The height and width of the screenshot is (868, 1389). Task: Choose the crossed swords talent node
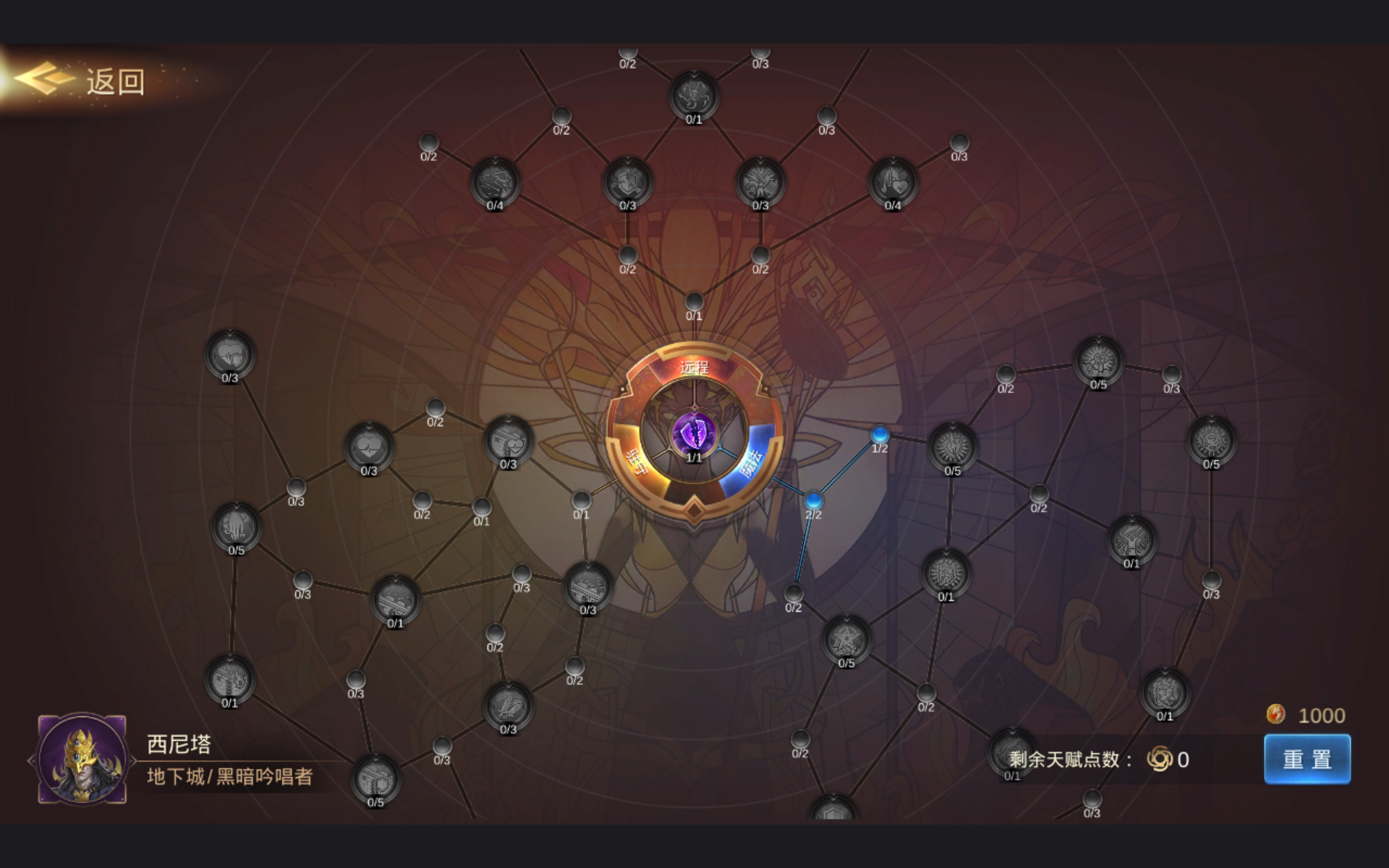760,182
